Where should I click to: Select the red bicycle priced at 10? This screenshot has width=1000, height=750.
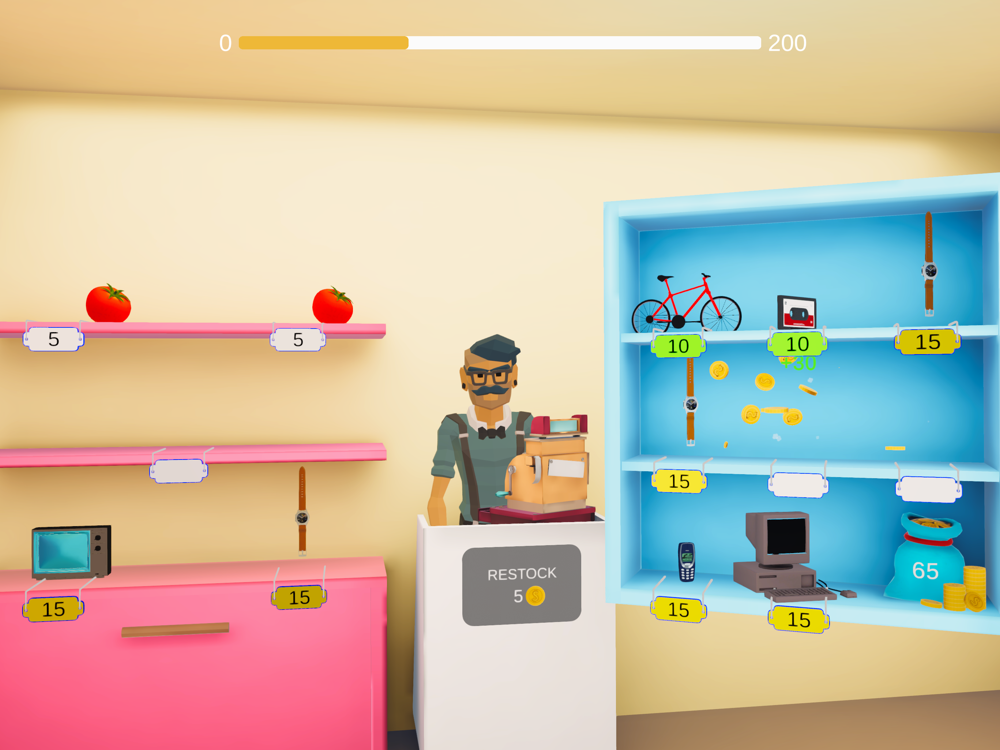[x=686, y=303]
